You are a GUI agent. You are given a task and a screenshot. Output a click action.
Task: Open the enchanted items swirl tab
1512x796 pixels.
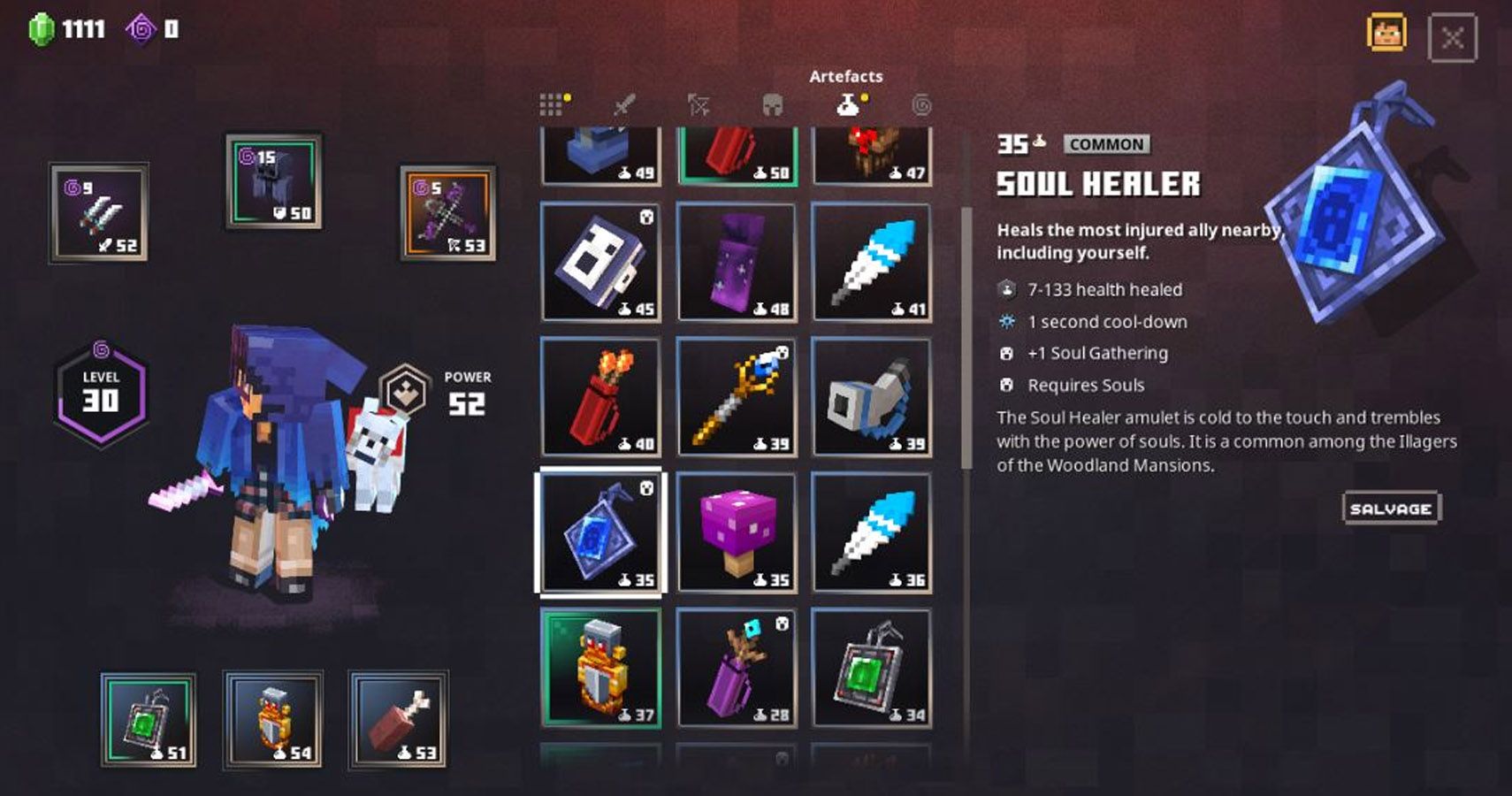pyautogui.click(x=921, y=105)
